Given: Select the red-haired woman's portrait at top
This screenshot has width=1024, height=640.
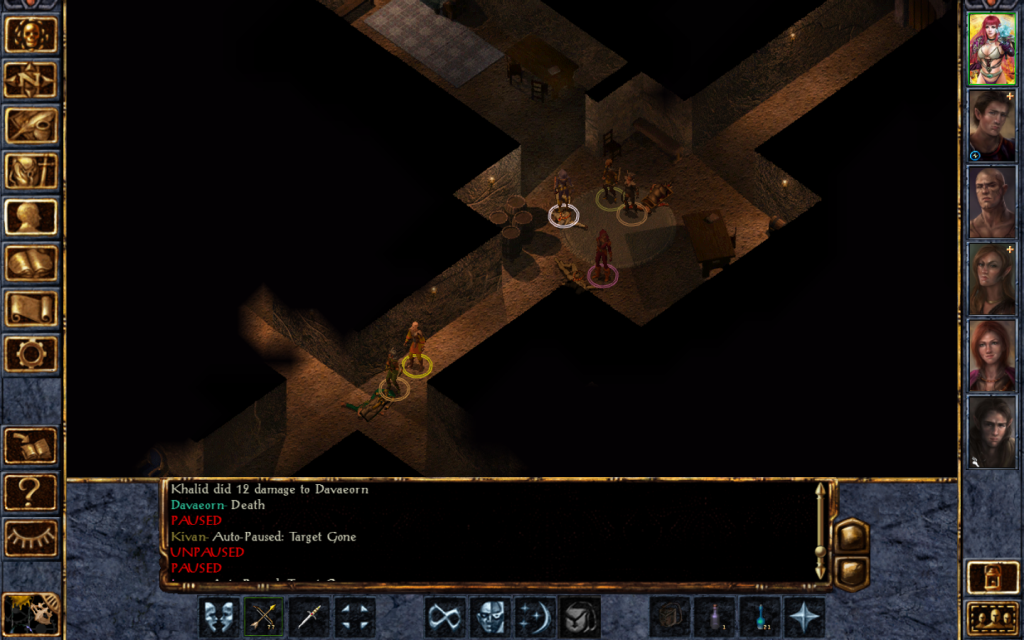Looking at the screenshot, I should (991, 48).
